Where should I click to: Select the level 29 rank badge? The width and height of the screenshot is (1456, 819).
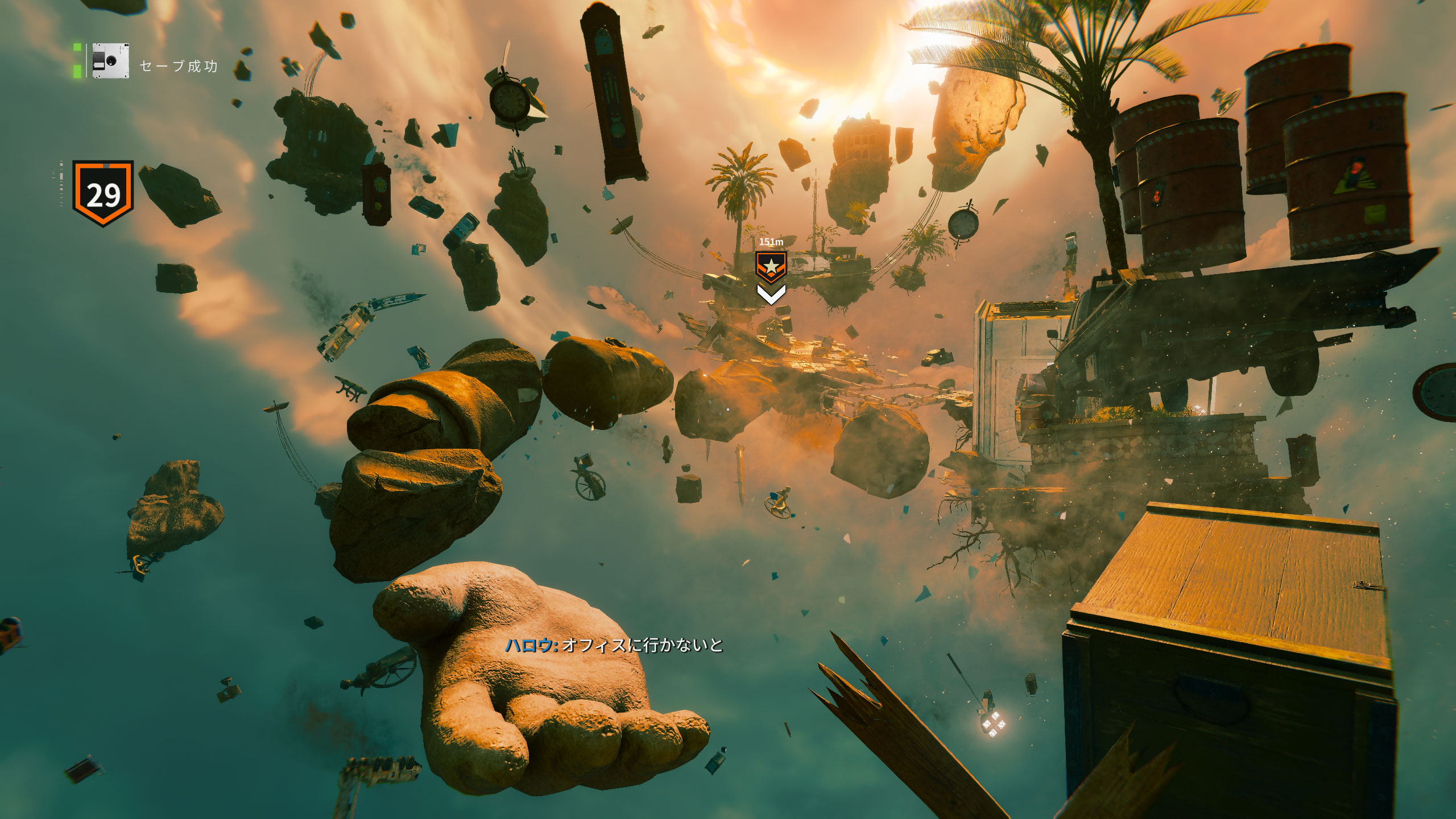[x=103, y=193]
